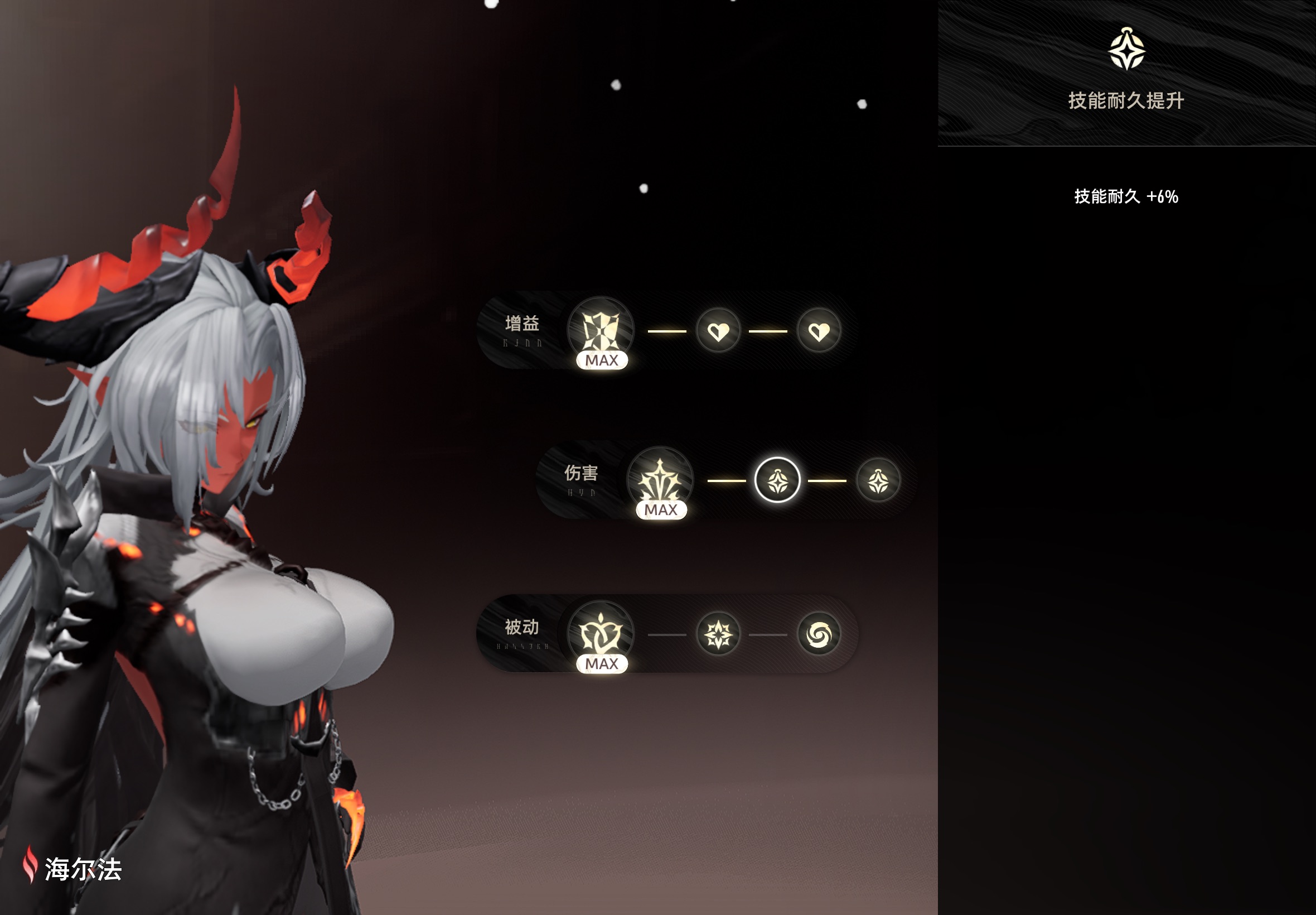Choose the 被动 passive skill icon

click(x=601, y=634)
